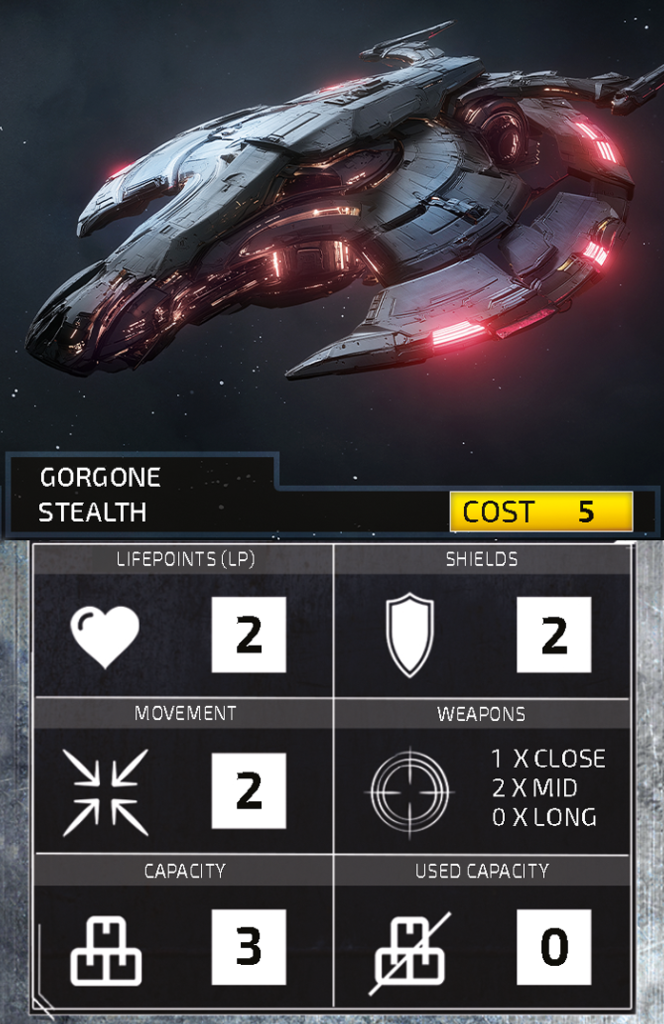The image size is (664, 1024).
Task: Select the Weapons crosshair icon
Action: pyautogui.click(x=410, y=792)
